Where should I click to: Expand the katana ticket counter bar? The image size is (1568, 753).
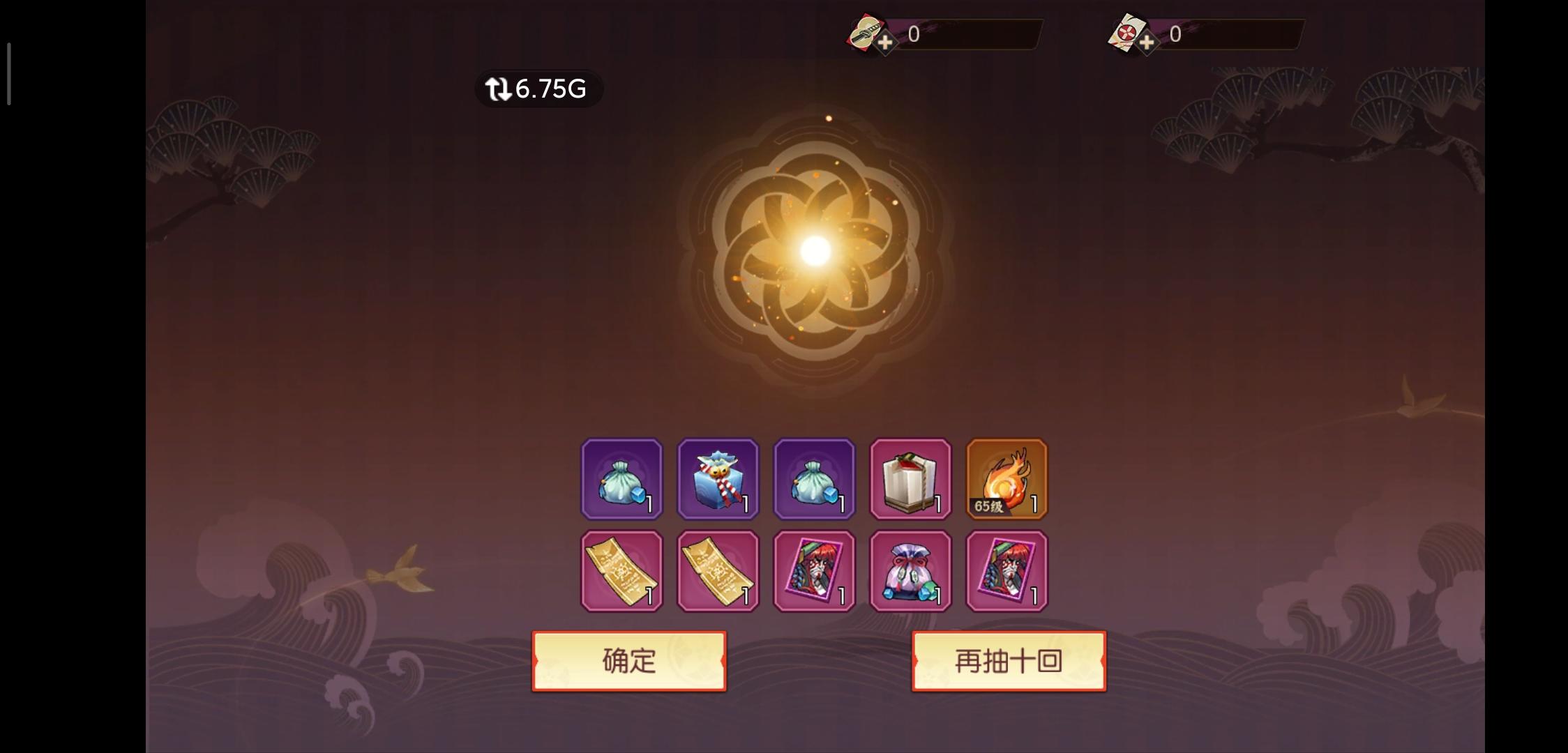pos(970,33)
